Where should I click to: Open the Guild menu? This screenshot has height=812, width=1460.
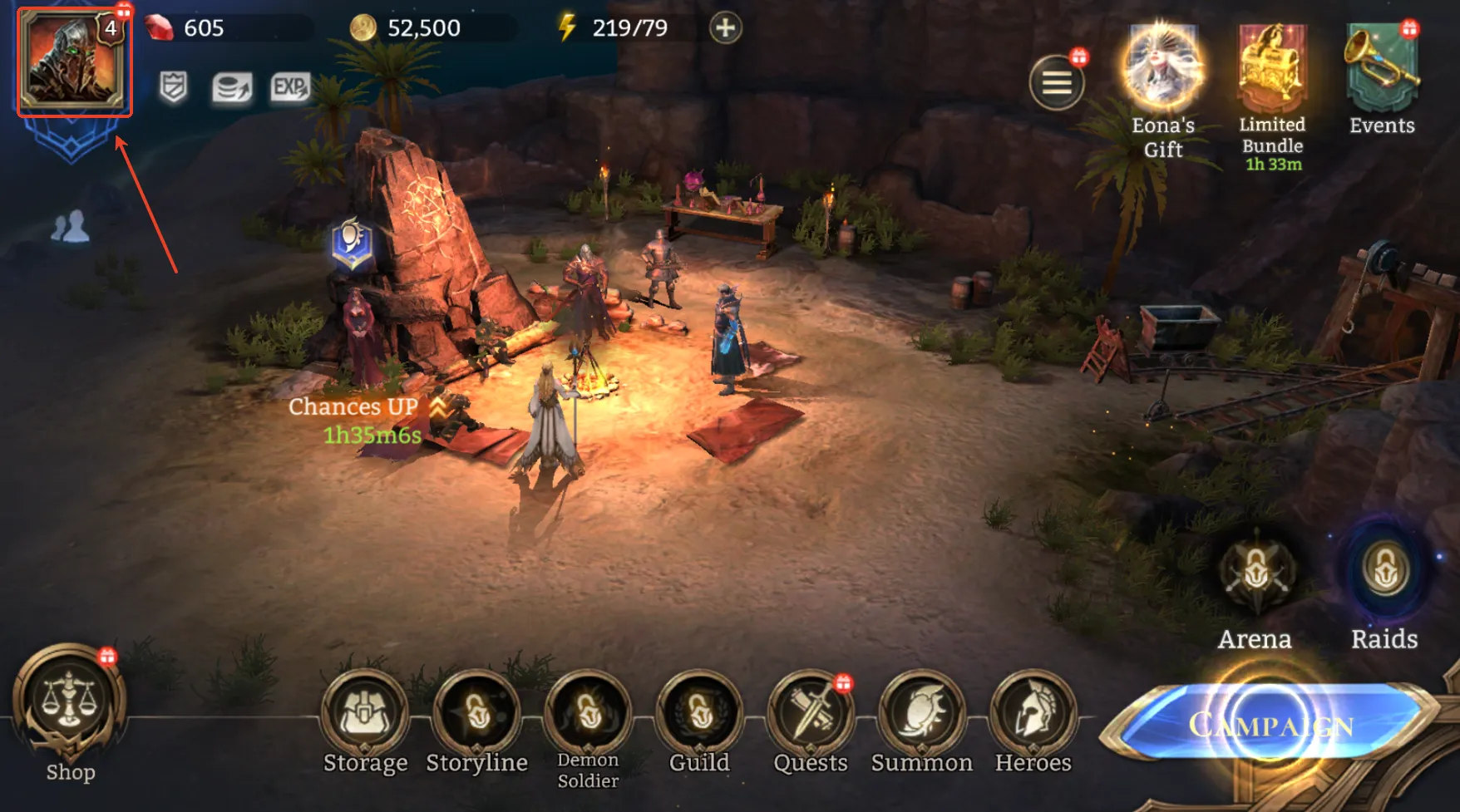tap(699, 715)
